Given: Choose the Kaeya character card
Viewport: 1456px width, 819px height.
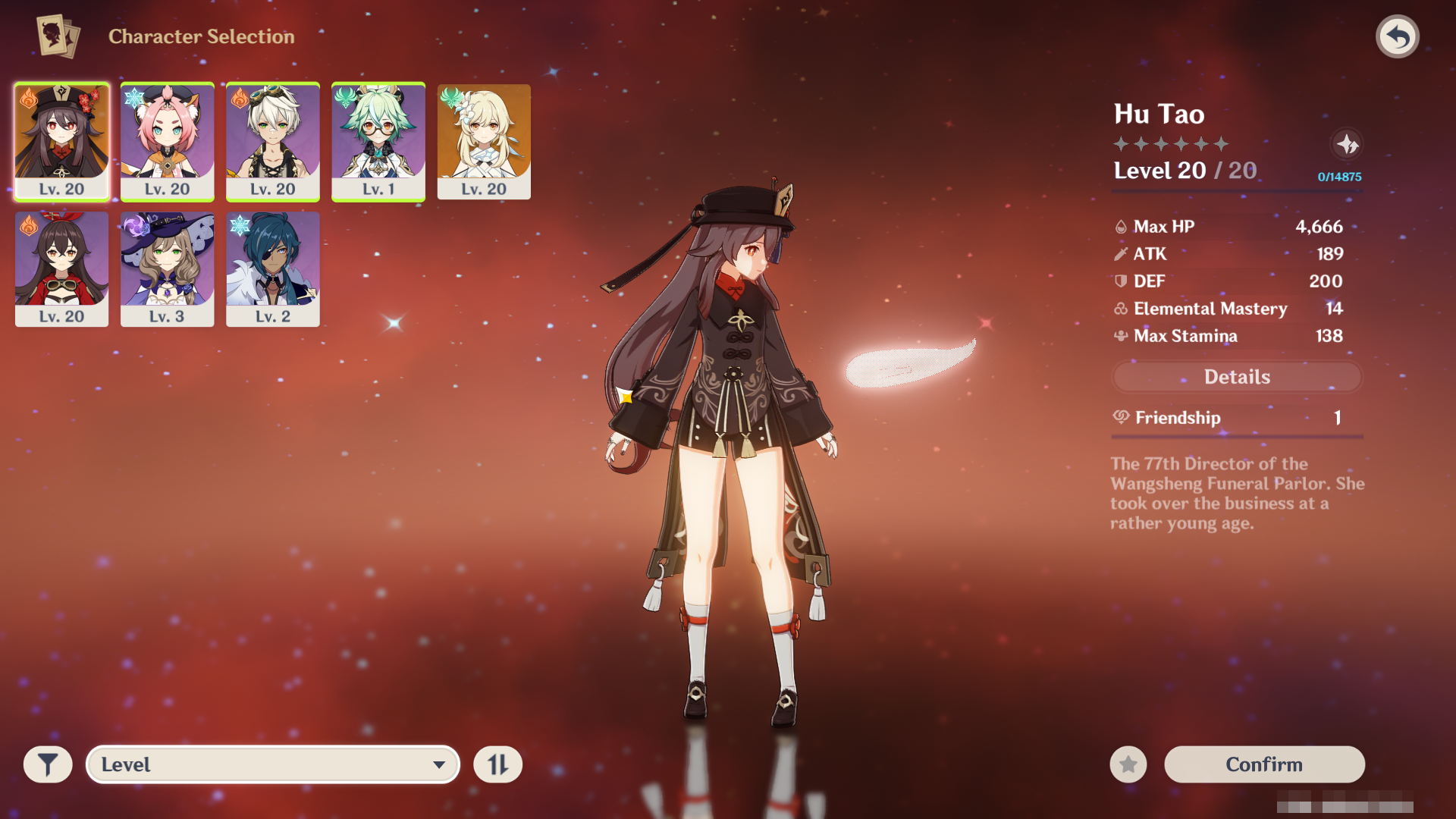Looking at the screenshot, I should tap(272, 269).
